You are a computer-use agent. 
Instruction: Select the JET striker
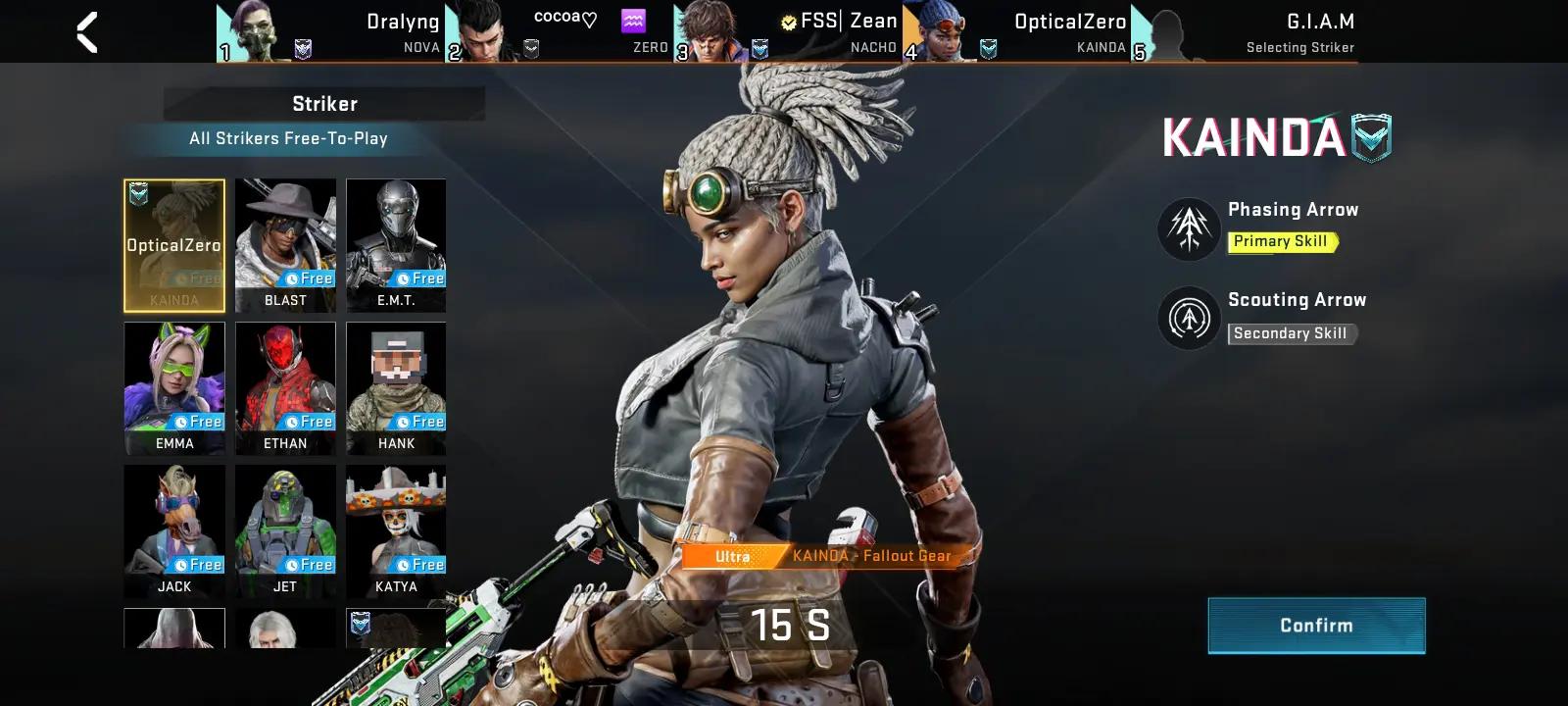coord(285,530)
